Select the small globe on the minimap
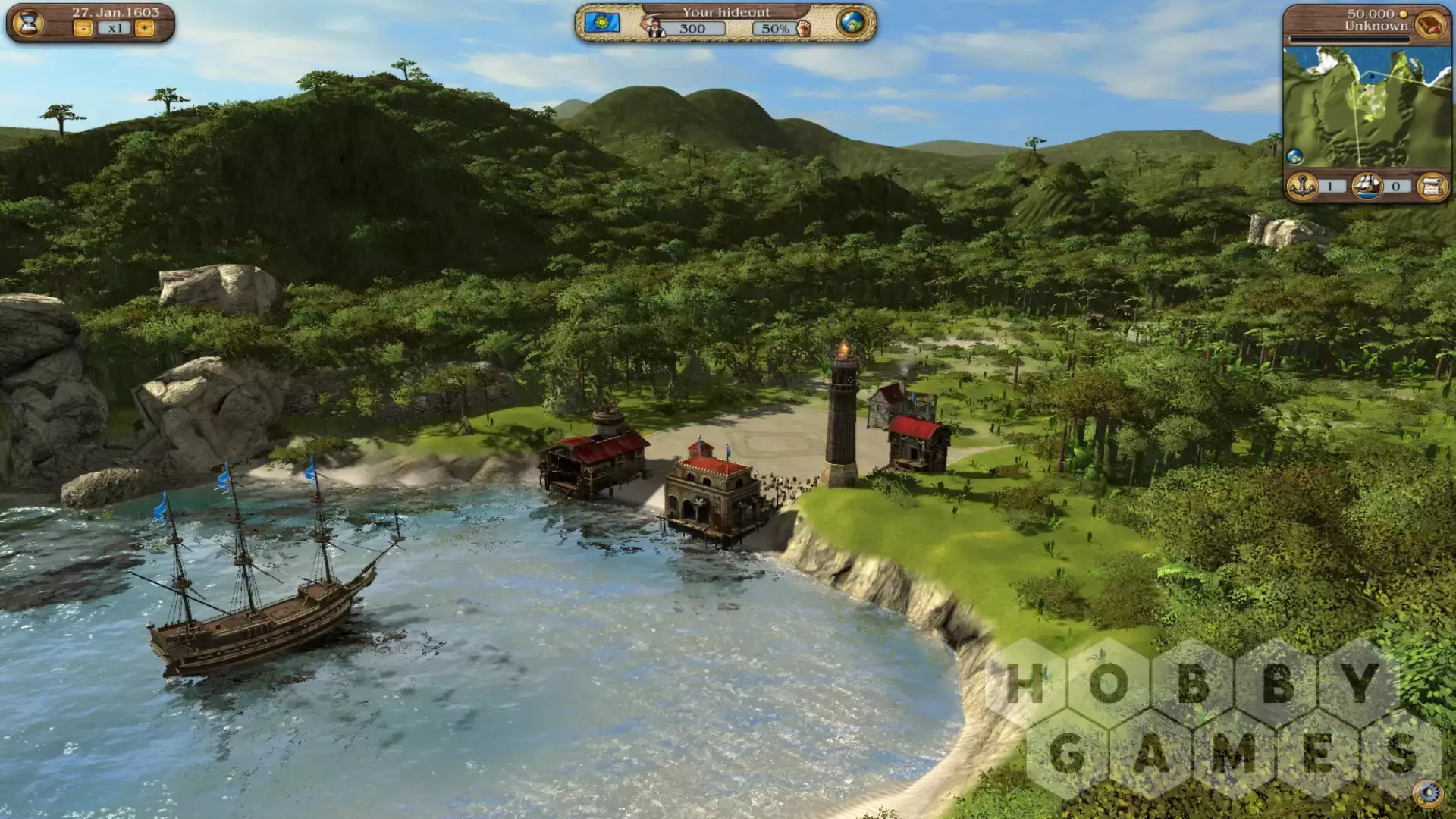 tap(1294, 157)
